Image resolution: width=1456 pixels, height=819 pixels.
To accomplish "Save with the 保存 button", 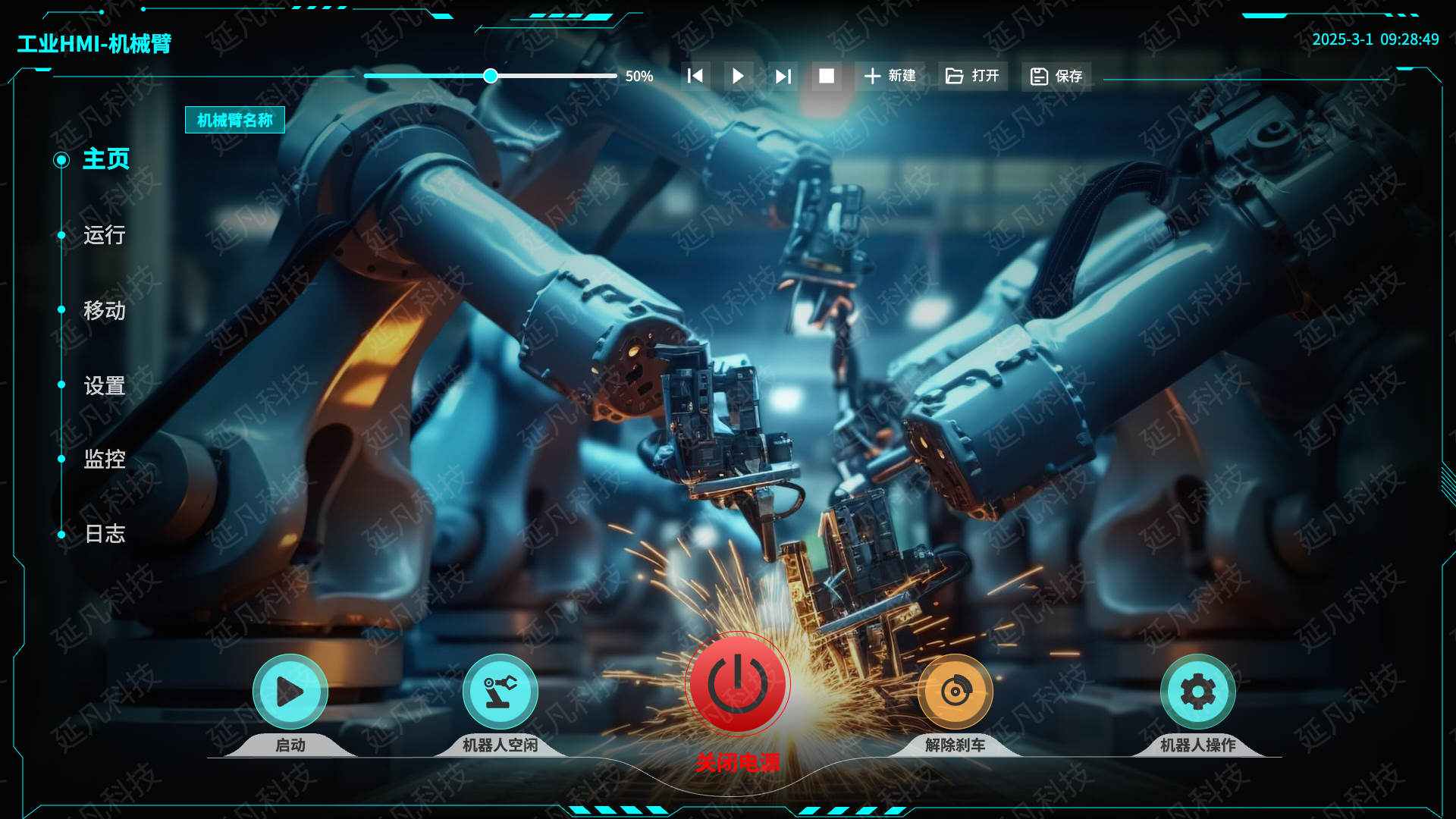I will coord(1056,76).
